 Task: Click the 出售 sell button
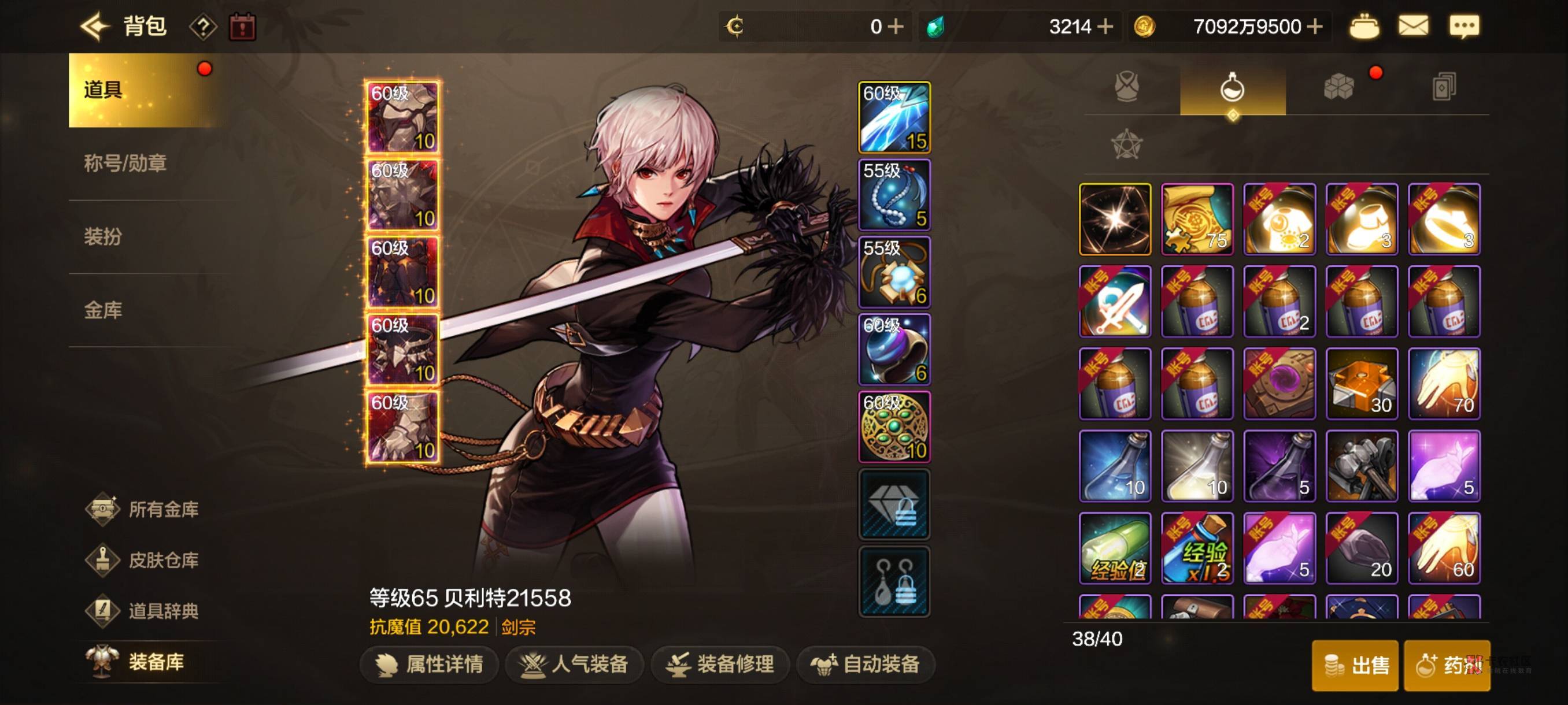pos(1355,665)
